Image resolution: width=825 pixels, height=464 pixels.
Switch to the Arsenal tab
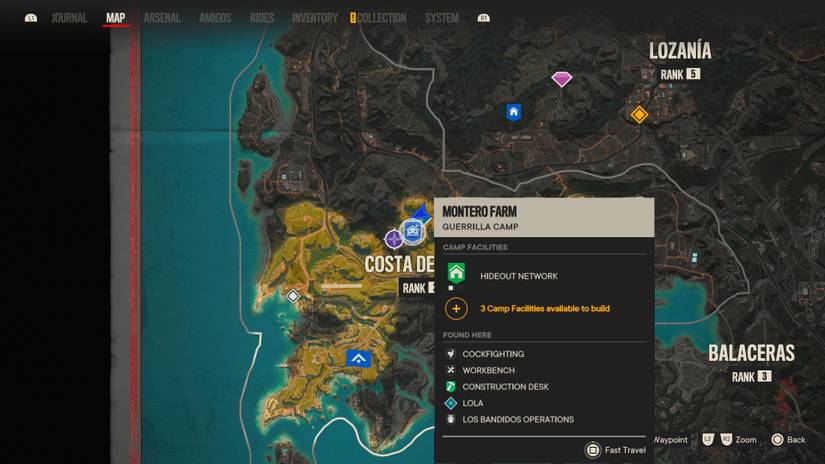(x=161, y=18)
